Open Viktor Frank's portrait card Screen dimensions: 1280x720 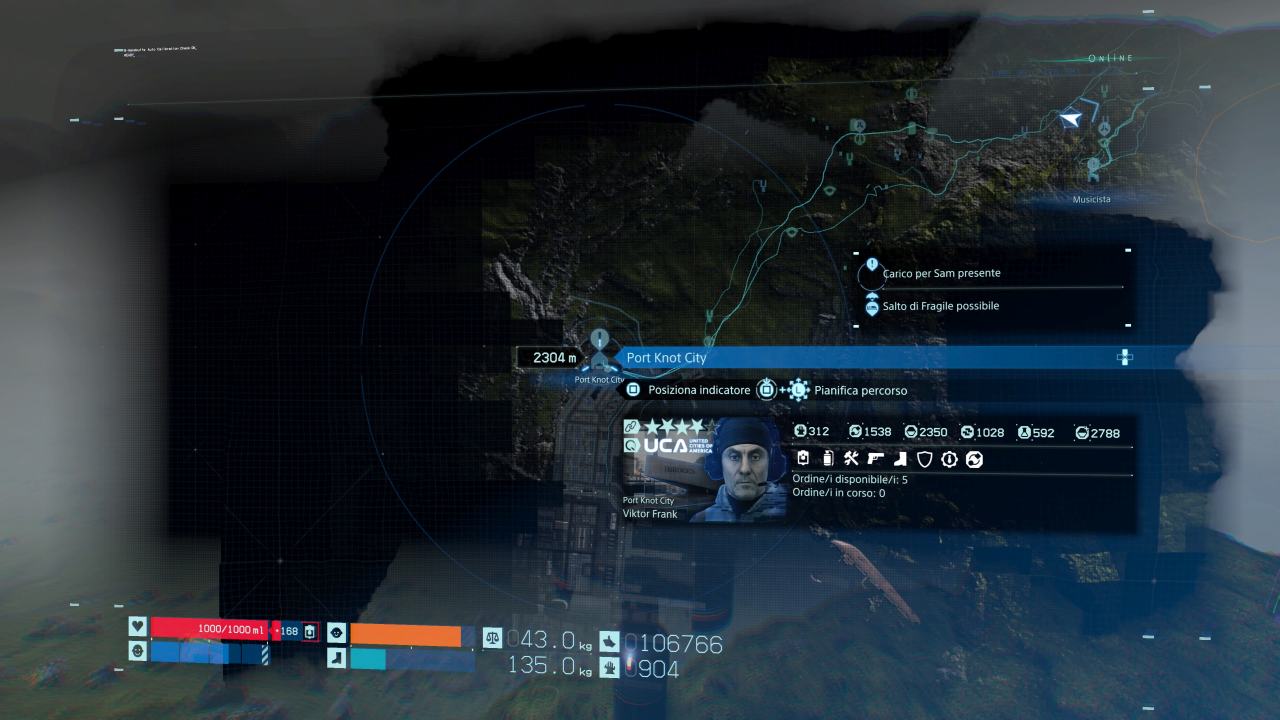pyautogui.click(x=704, y=469)
